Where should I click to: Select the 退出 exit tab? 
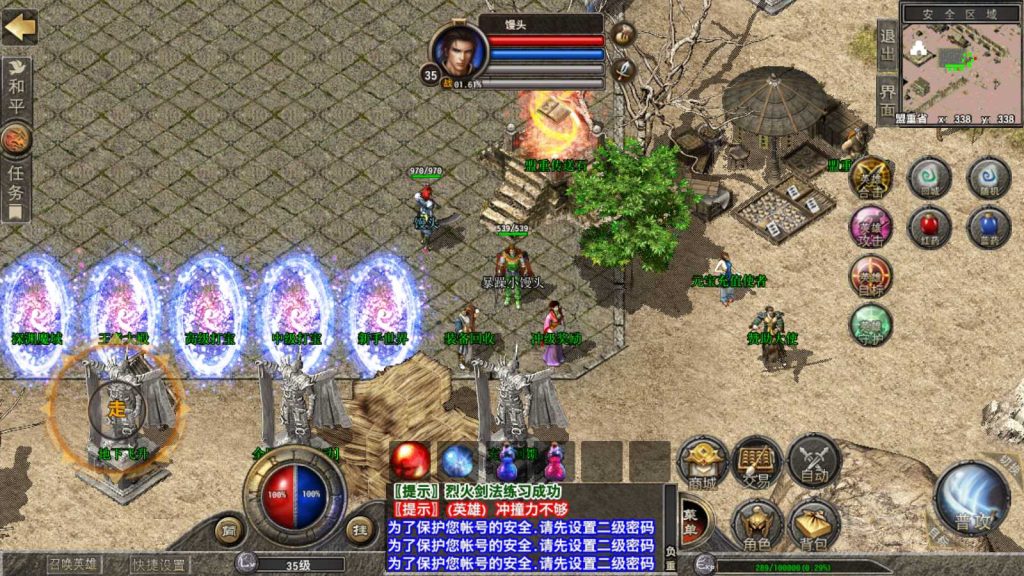click(x=887, y=45)
